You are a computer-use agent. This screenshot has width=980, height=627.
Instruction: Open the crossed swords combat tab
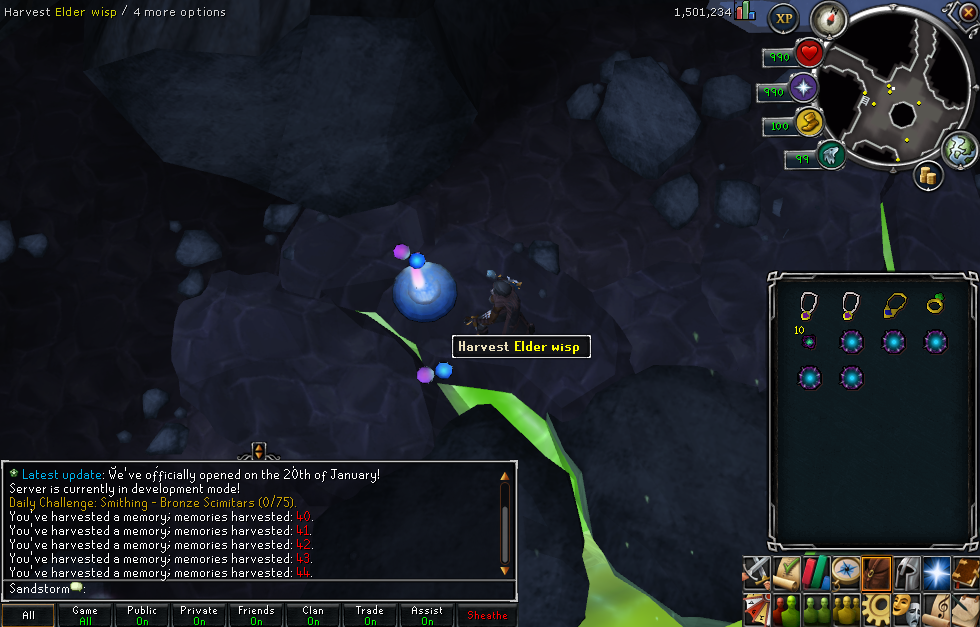[x=755, y=571]
